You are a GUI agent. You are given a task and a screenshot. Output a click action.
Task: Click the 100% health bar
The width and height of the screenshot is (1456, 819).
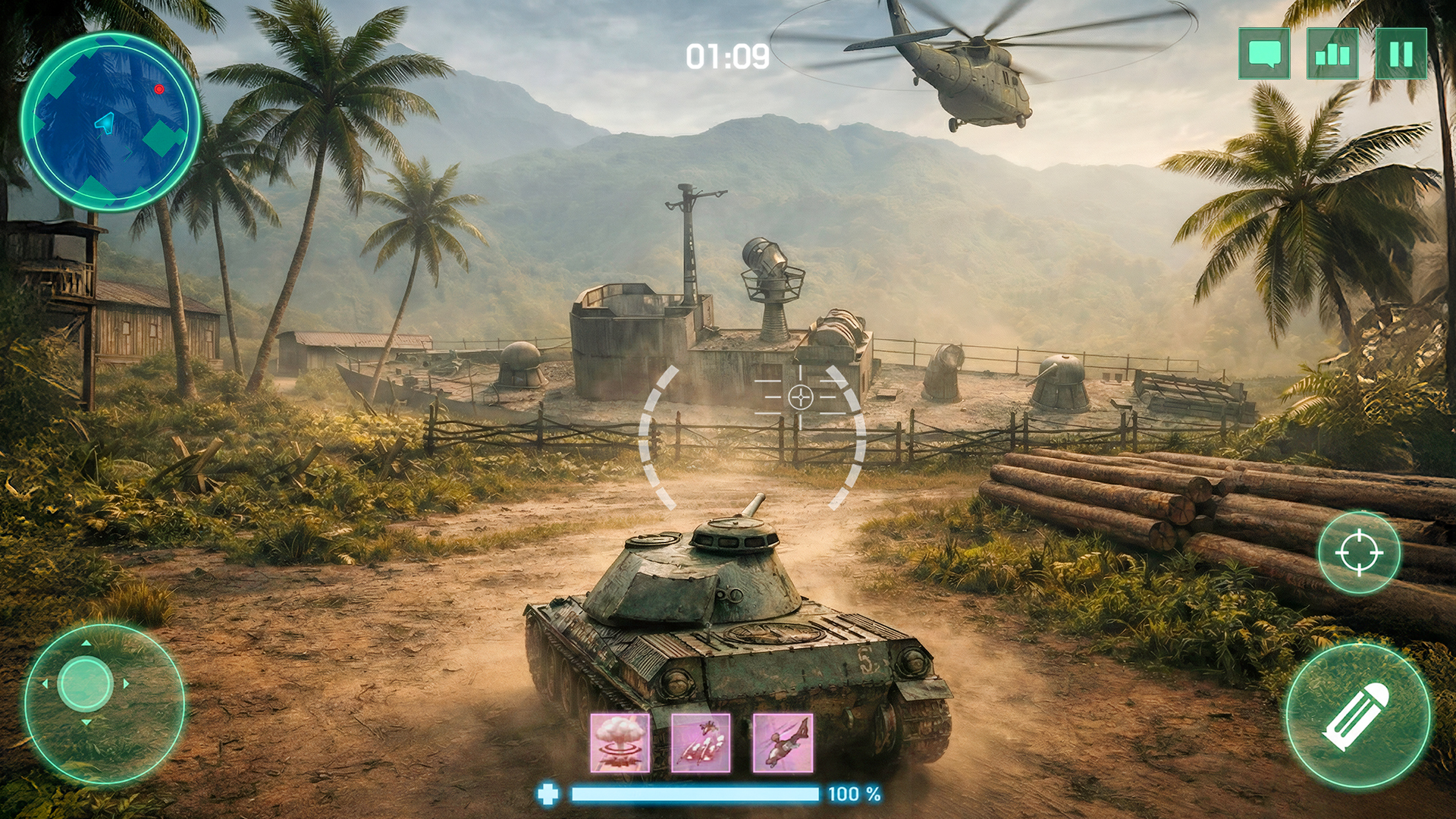694,795
